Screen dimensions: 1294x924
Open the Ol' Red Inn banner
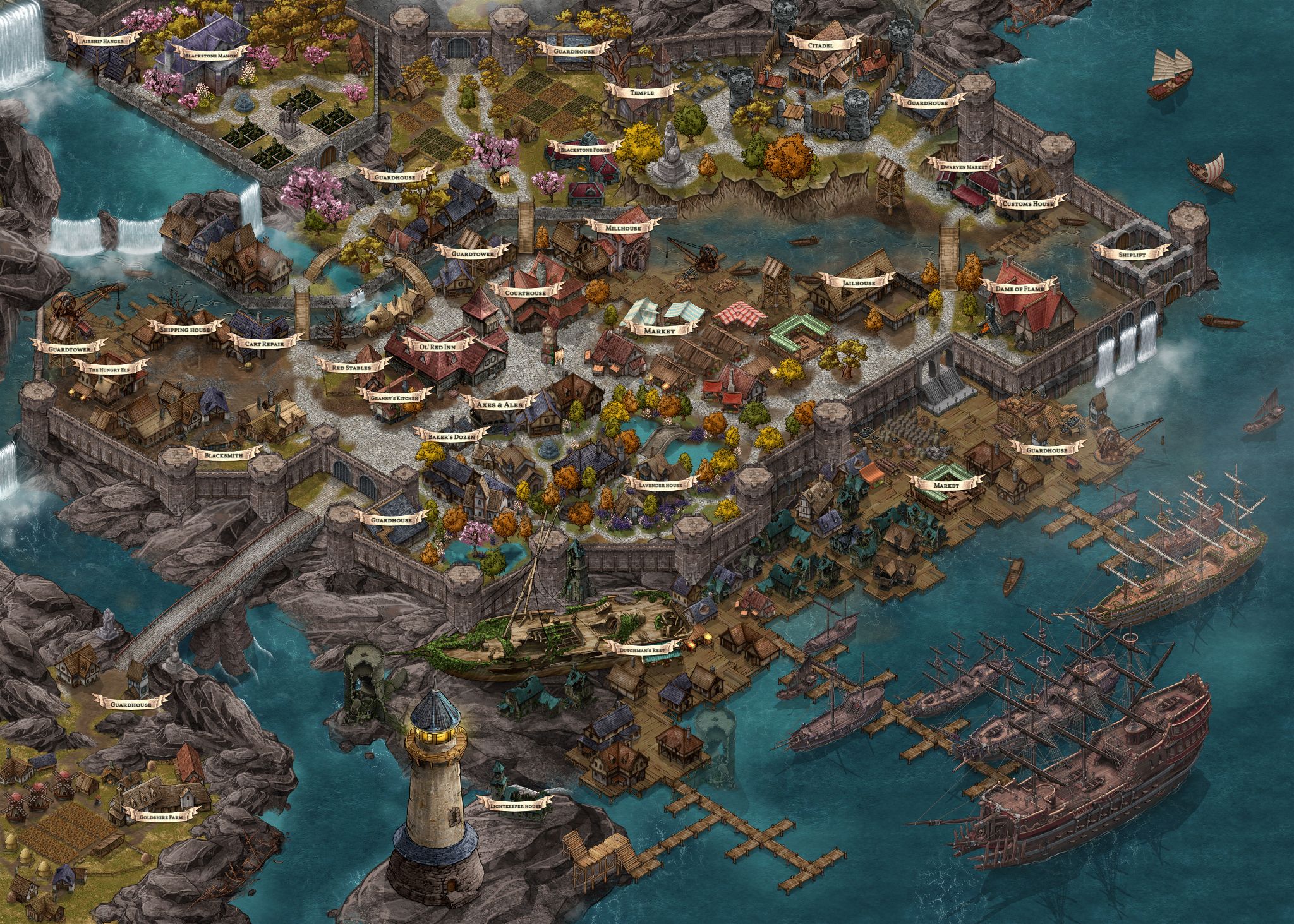(442, 346)
